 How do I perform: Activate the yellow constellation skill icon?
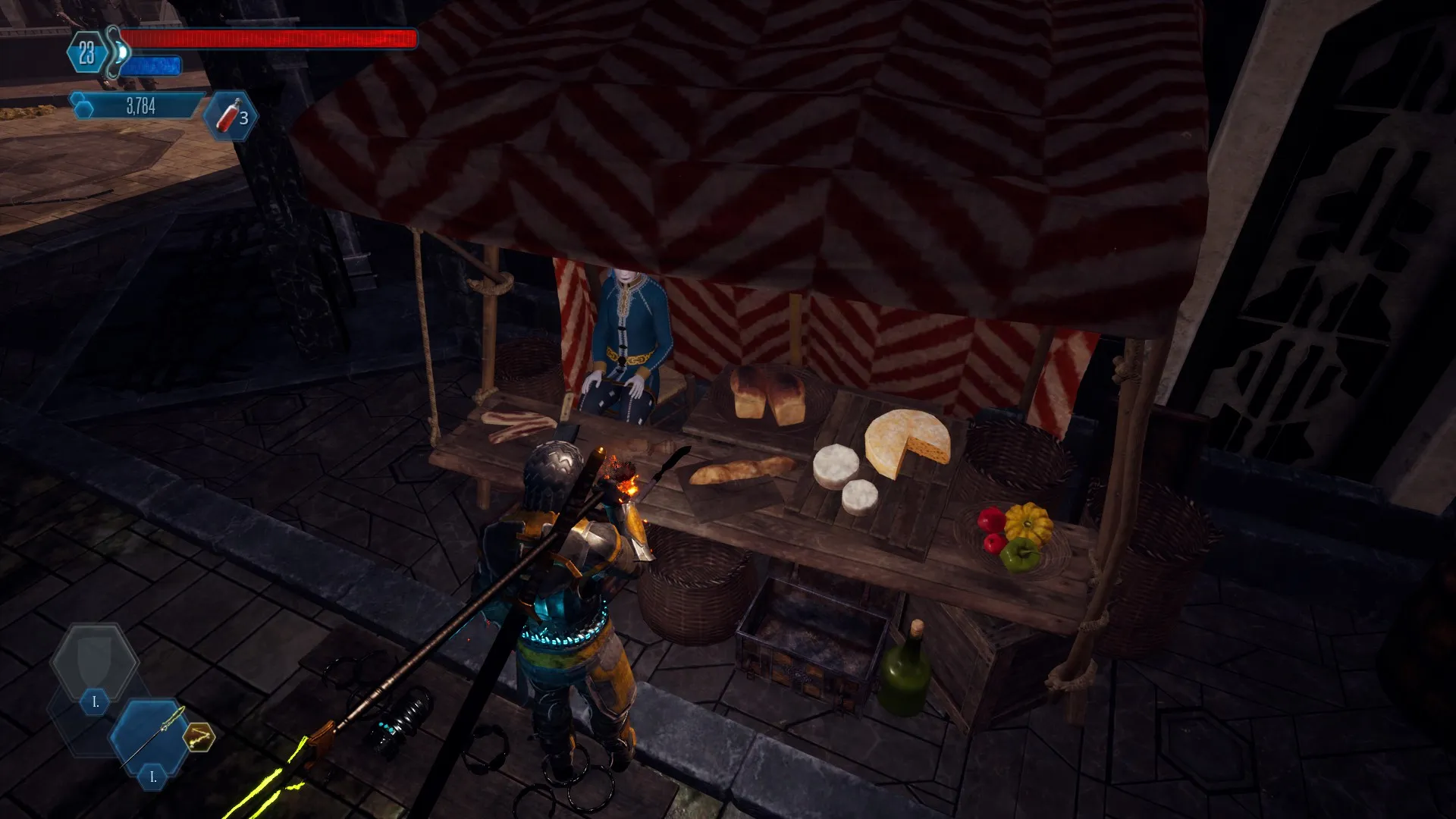[199, 736]
